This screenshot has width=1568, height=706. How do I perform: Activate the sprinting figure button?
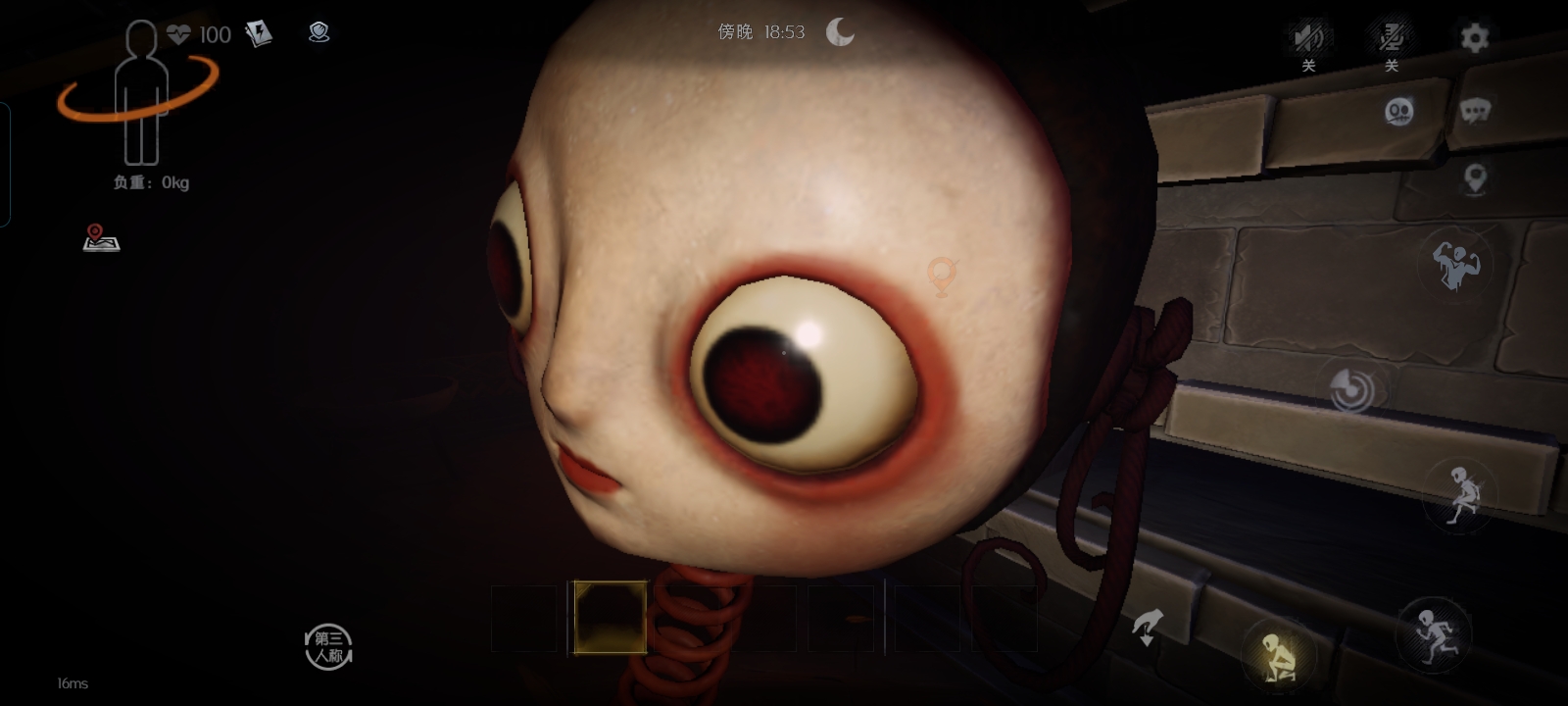click(x=1432, y=634)
